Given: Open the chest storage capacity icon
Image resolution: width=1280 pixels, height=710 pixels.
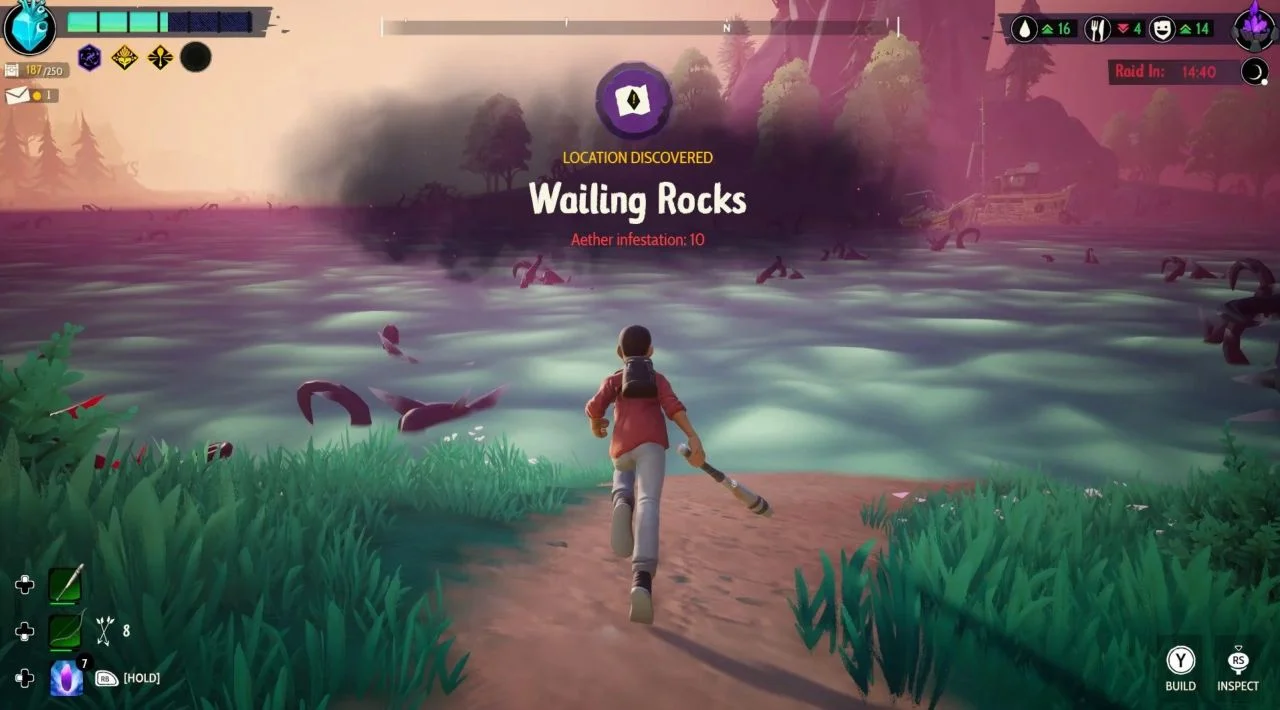Looking at the screenshot, I should tap(12, 70).
